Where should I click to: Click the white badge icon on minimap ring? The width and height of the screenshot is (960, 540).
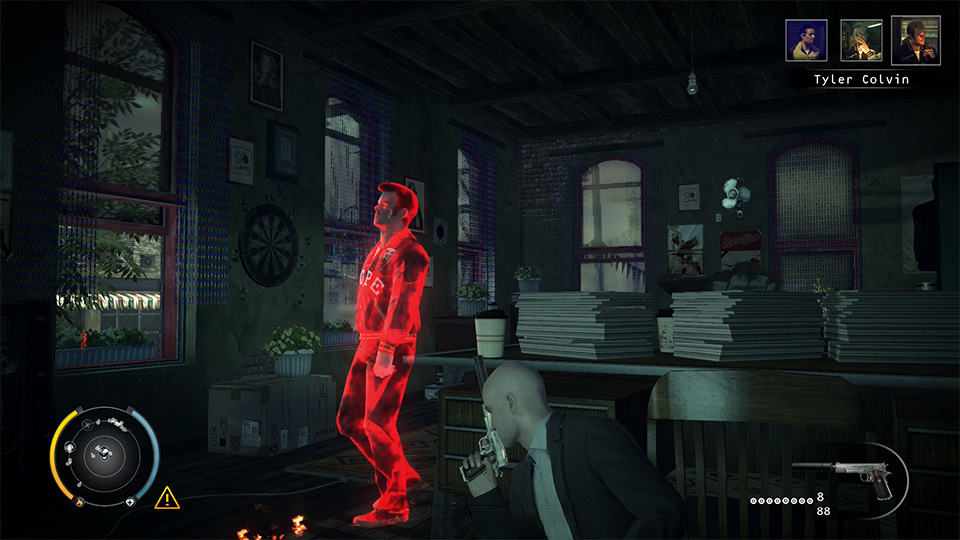tap(130, 501)
